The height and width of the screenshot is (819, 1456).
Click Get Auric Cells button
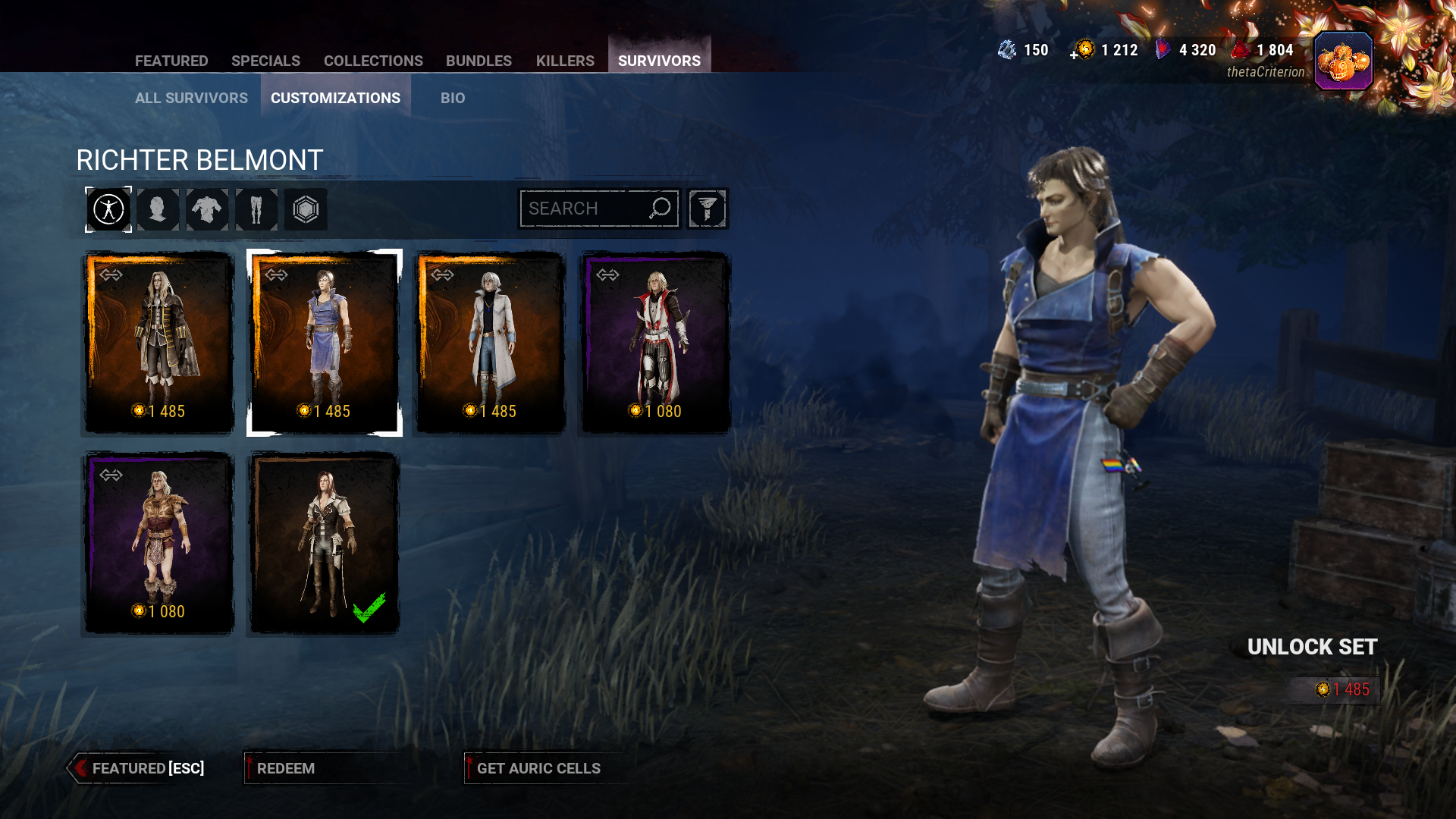pos(538,768)
